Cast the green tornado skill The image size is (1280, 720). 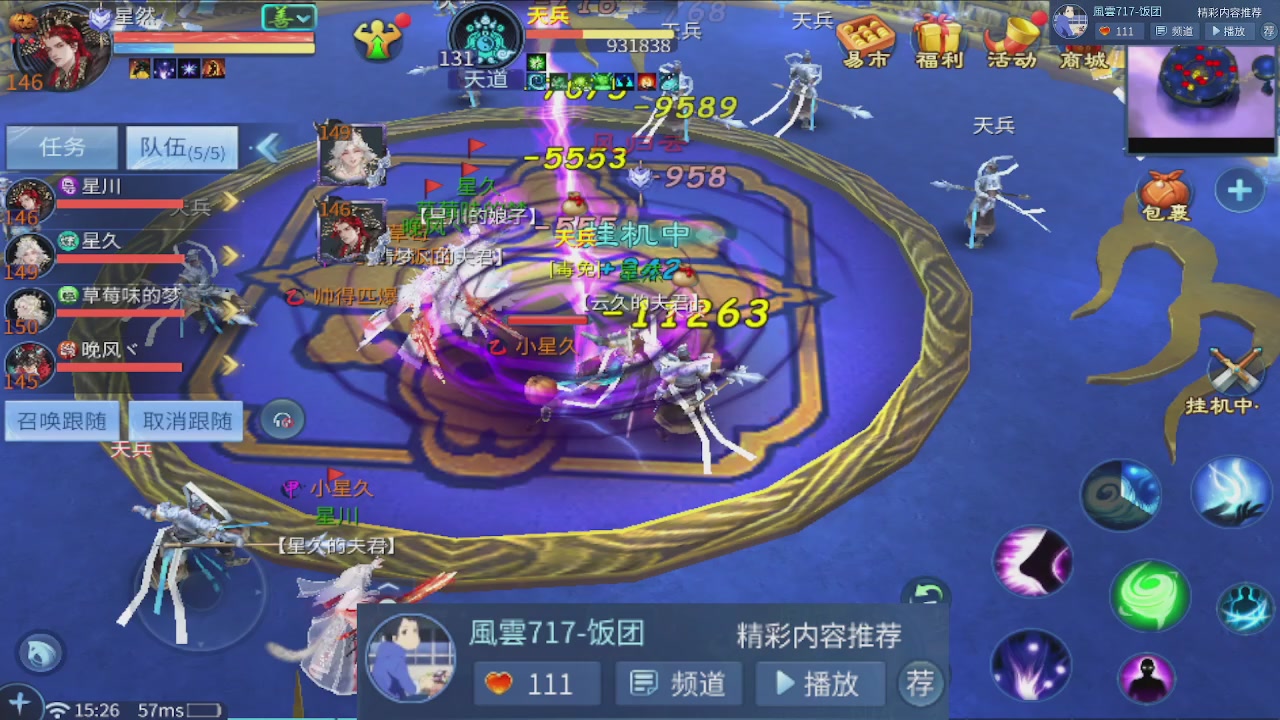pyautogui.click(x=1148, y=594)
